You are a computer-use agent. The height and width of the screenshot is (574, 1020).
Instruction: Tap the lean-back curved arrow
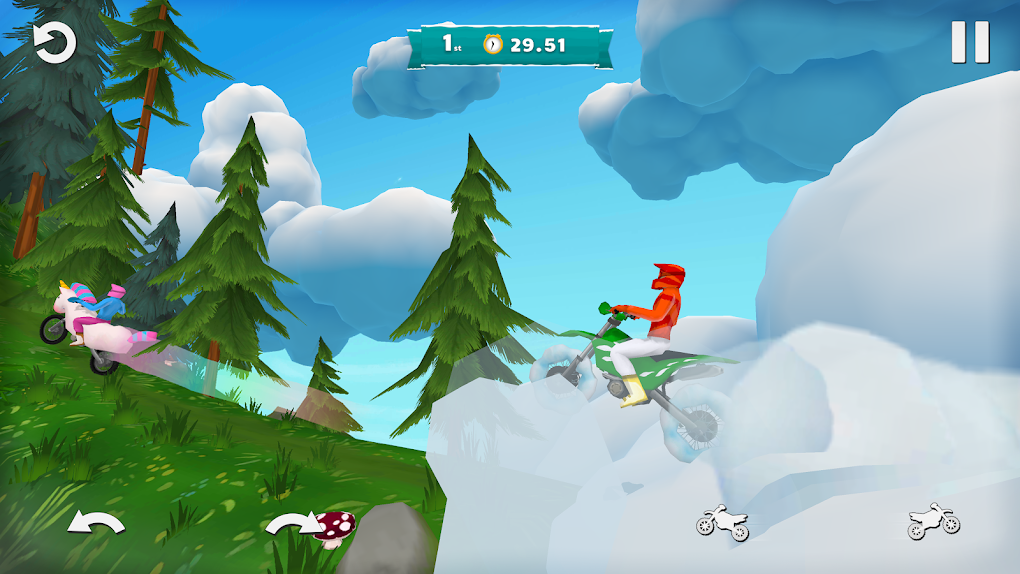(96, 524)
